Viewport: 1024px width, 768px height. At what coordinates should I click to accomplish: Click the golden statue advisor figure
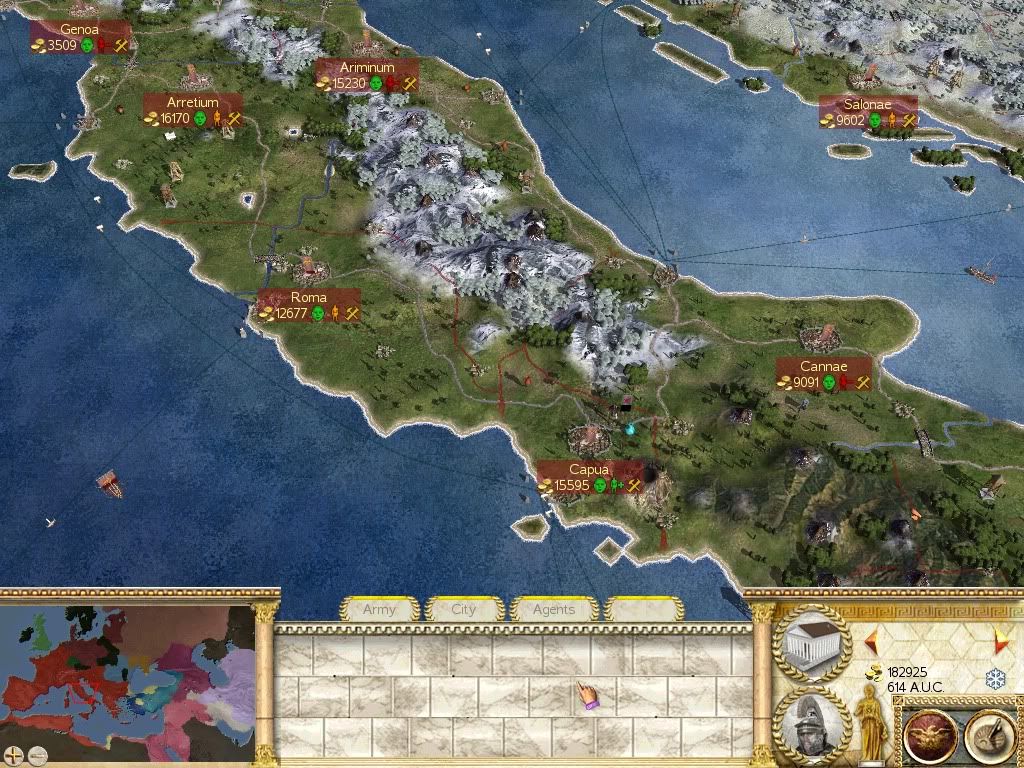click(870, 722)
